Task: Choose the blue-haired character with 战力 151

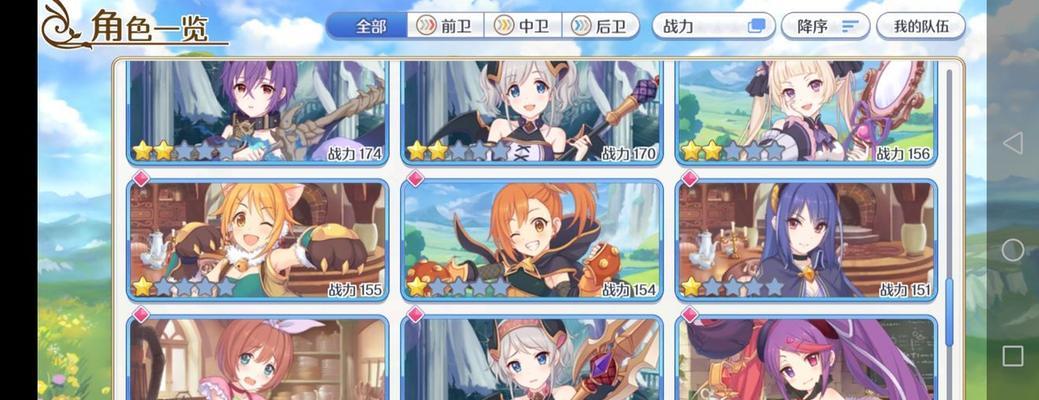Action: pos(806,240)
